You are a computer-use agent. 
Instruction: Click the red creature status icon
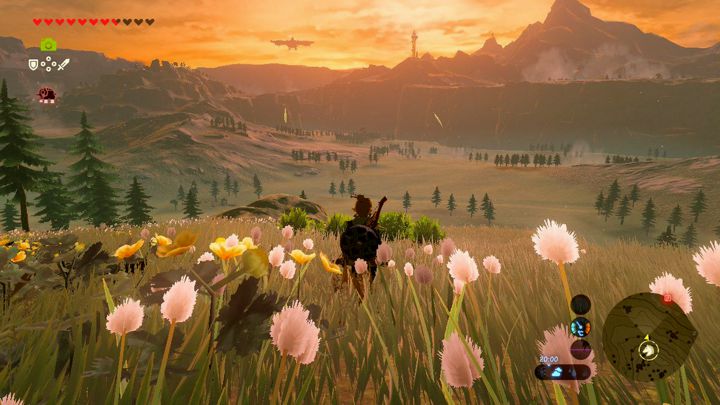pyautogui.click(x=46, y=95)
